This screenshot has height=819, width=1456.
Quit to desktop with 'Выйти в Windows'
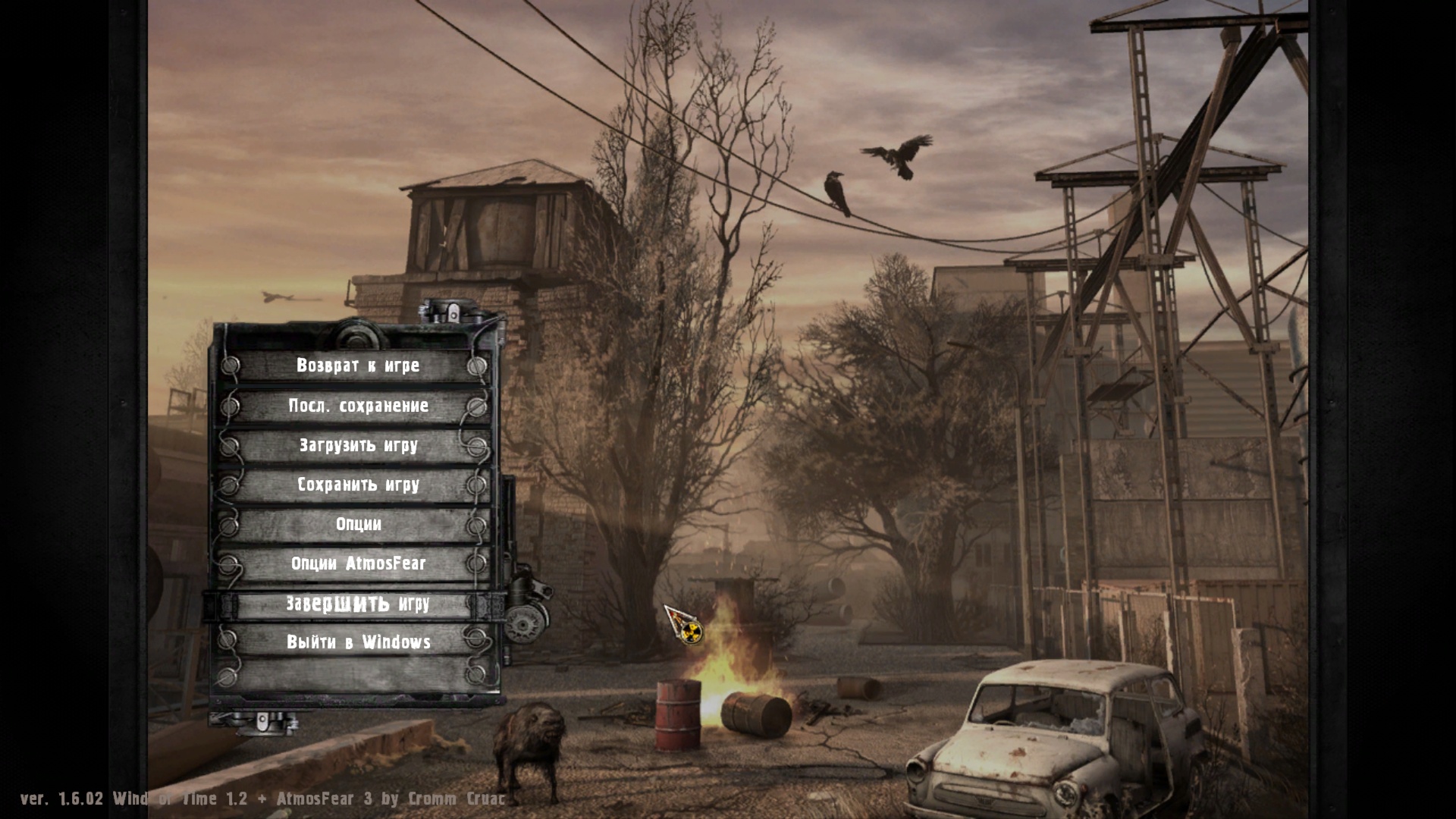pos(357,643)
